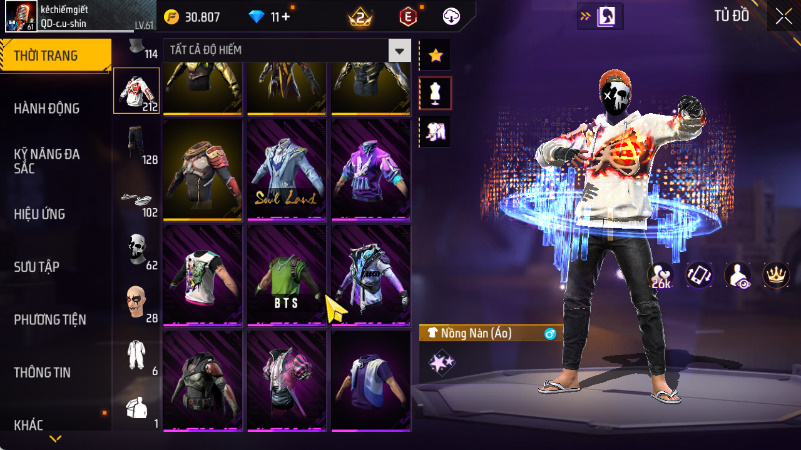Show the Thông Tin section
The image size is (801, 450).
point(42,372)
